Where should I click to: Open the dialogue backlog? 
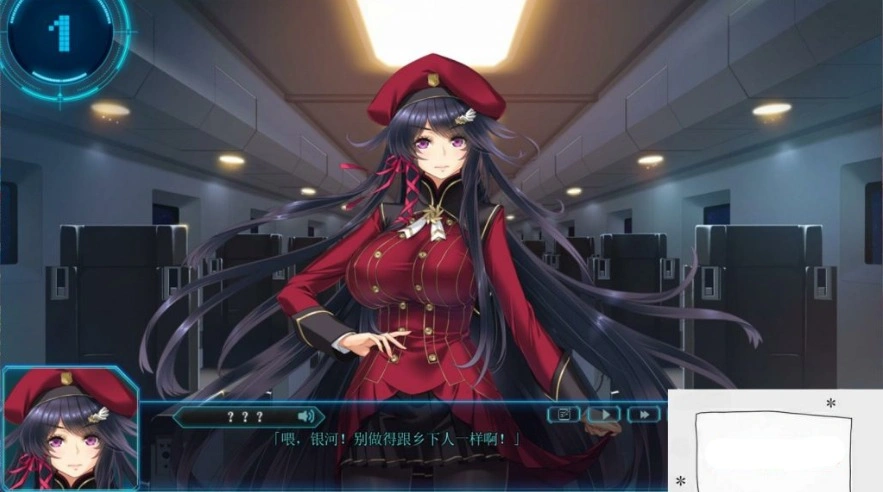[563, 414]
